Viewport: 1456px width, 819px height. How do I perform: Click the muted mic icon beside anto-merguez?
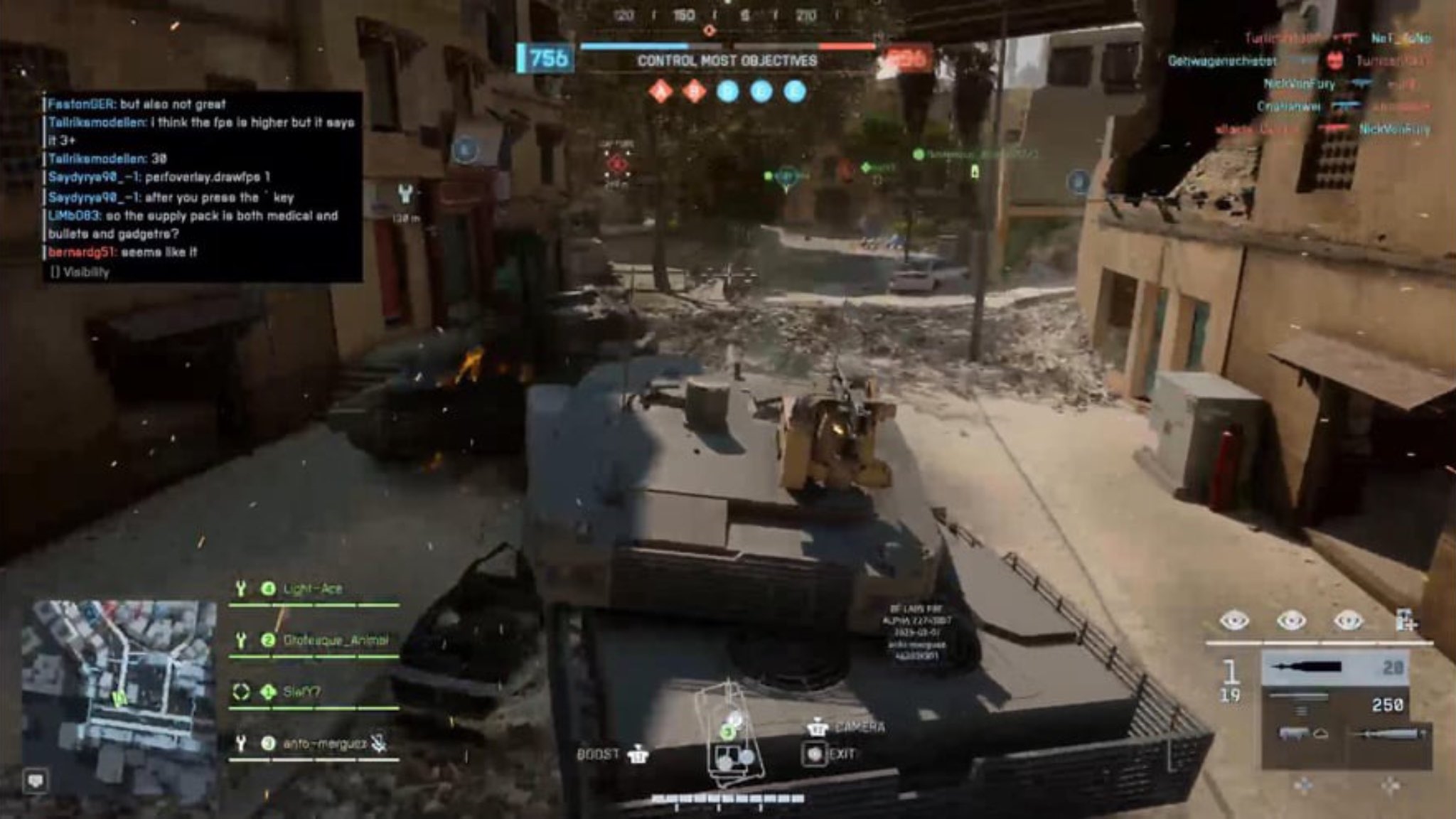click(x=380, y=744)
